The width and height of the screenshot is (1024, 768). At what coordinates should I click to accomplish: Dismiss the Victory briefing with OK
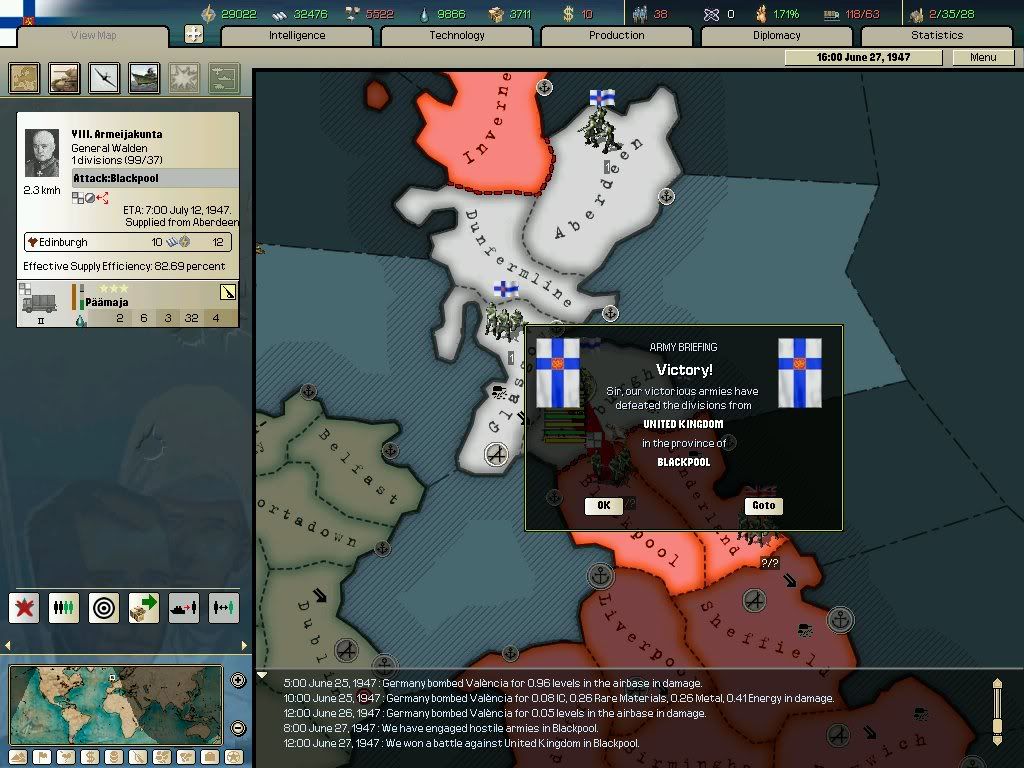point(603,505)
